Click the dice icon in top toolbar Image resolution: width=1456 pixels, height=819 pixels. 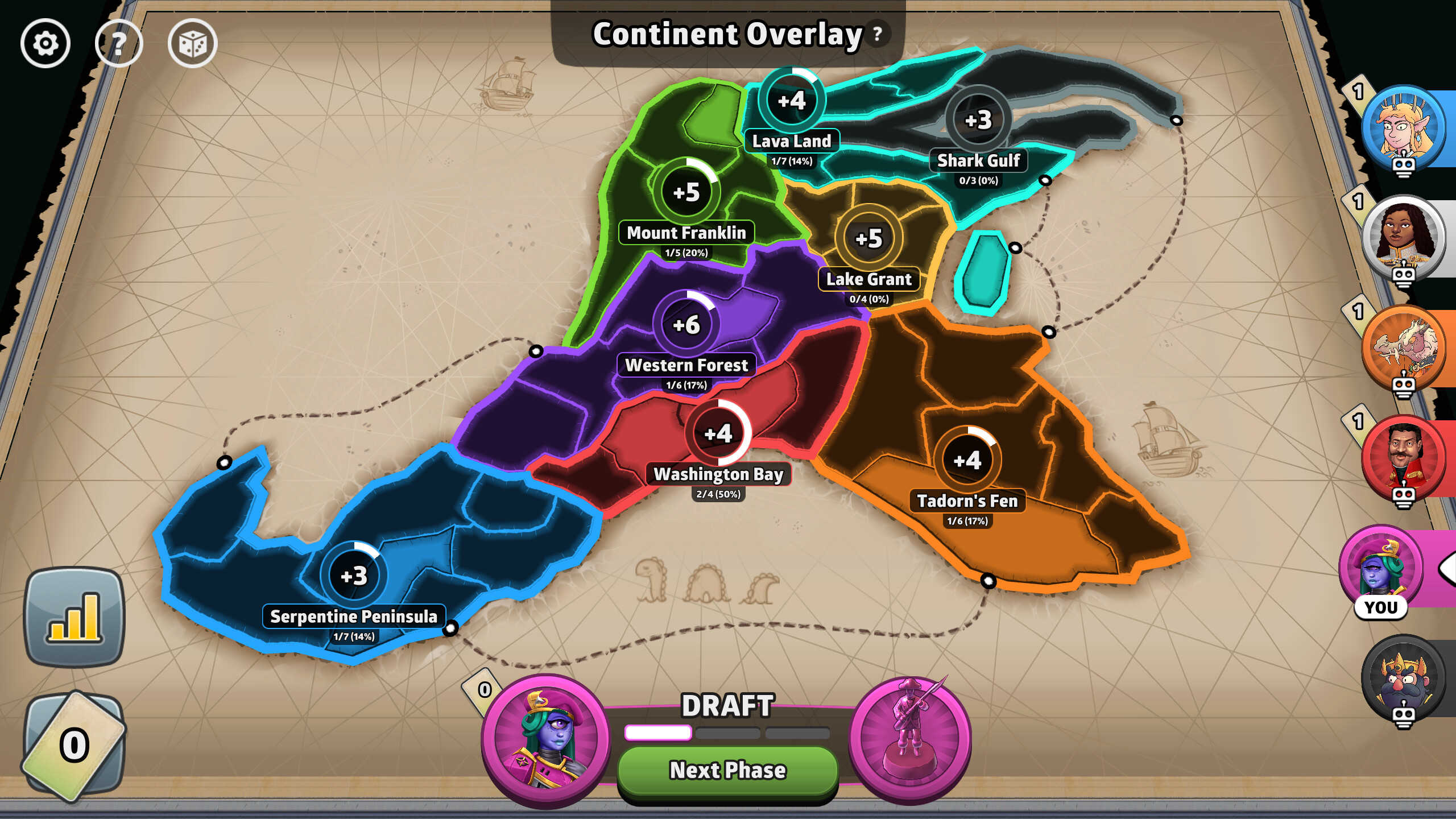pos(193,43)
